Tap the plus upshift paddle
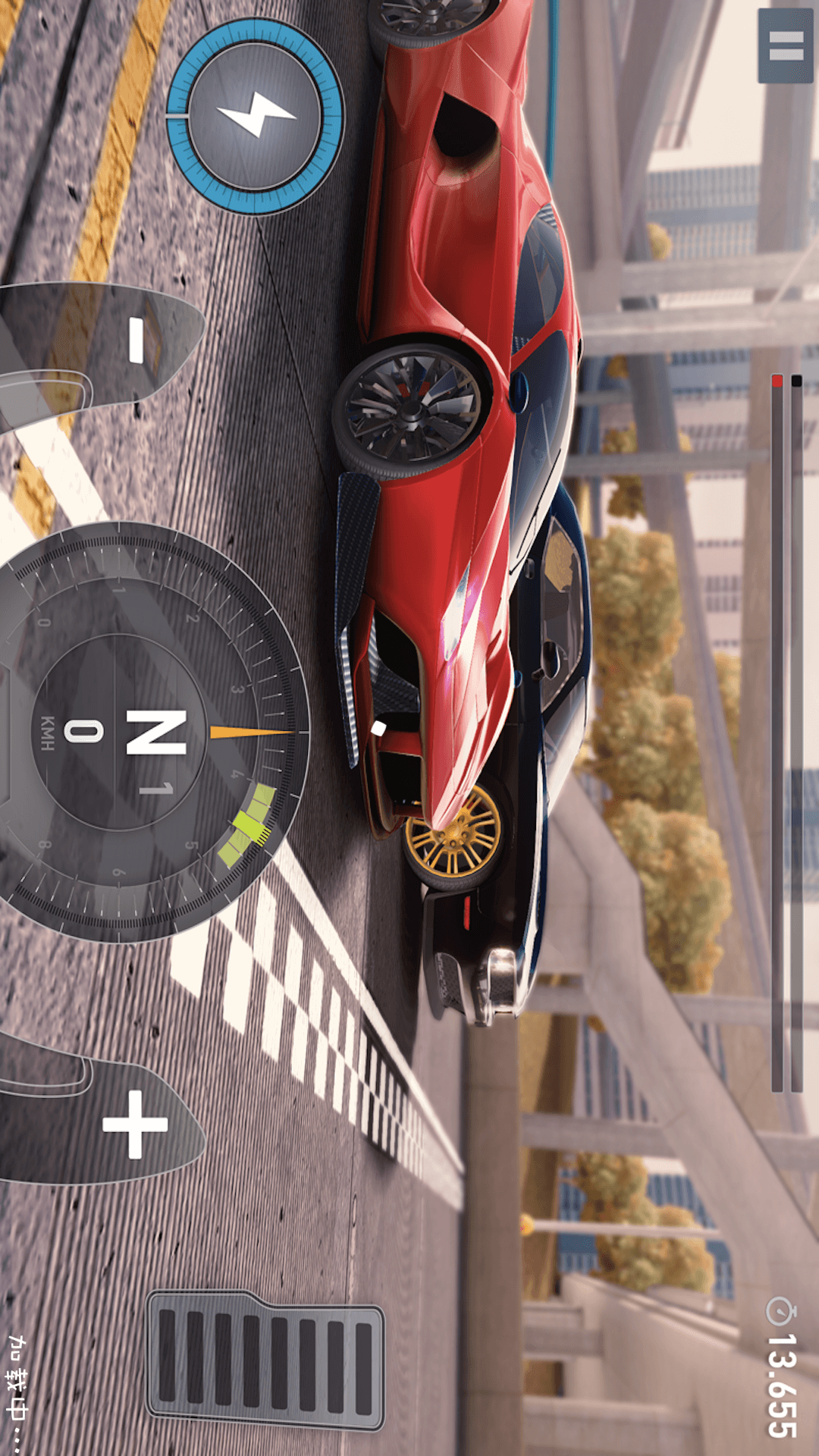The image size is (819, 1456). [129, 1124]
